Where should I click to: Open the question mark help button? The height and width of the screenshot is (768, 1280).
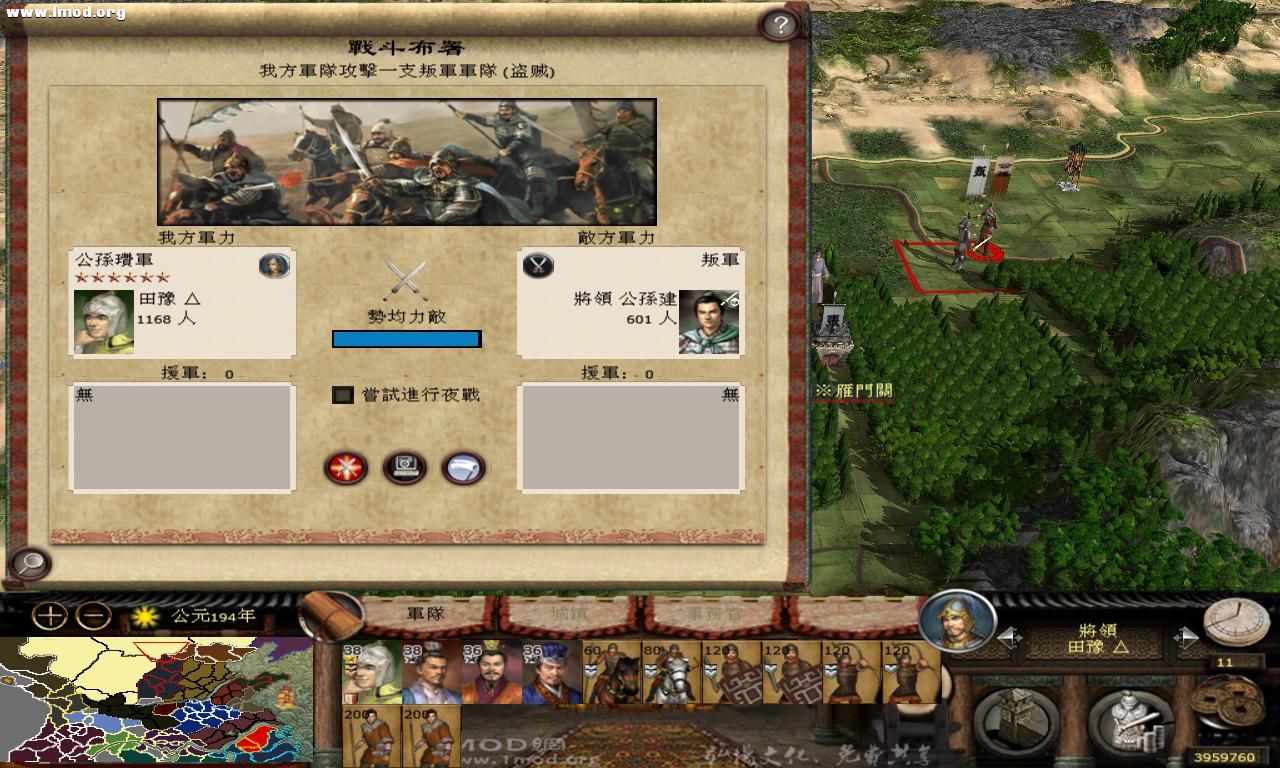click(x=780, y=22)
